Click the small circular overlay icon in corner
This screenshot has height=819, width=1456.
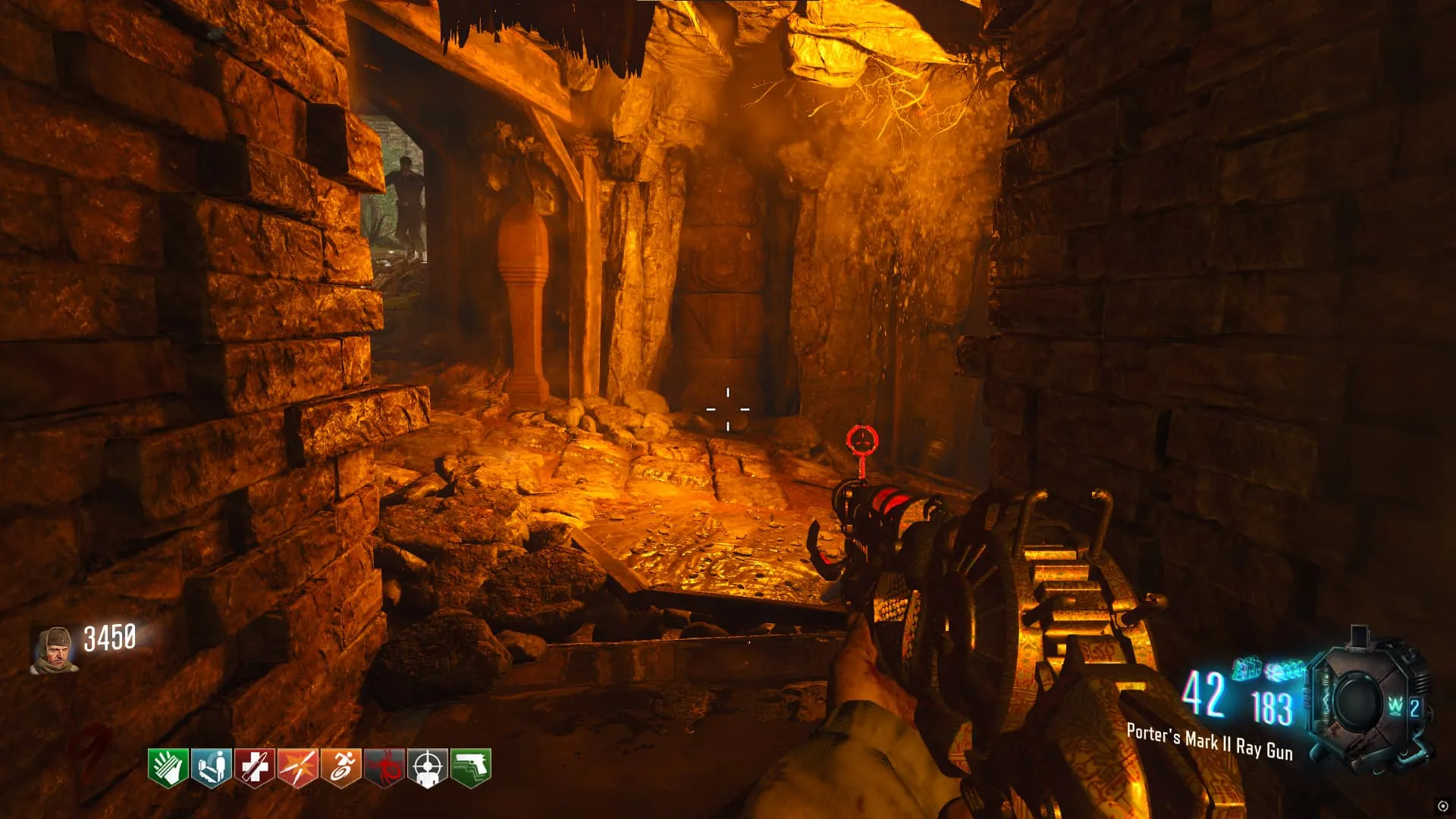pyautogui.click(x=1442, y=806)
